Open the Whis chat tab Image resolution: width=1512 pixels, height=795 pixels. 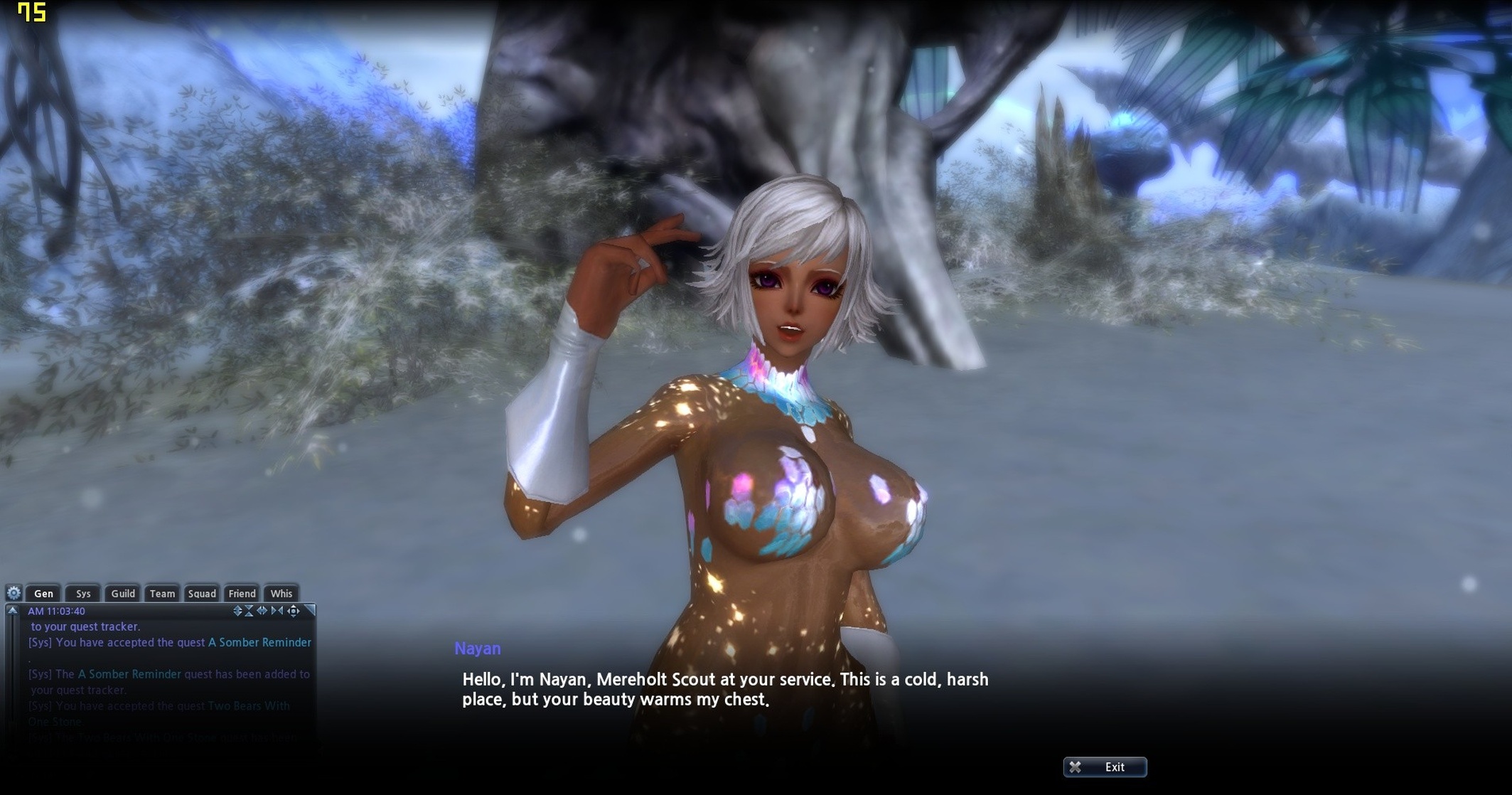point(282,593)
